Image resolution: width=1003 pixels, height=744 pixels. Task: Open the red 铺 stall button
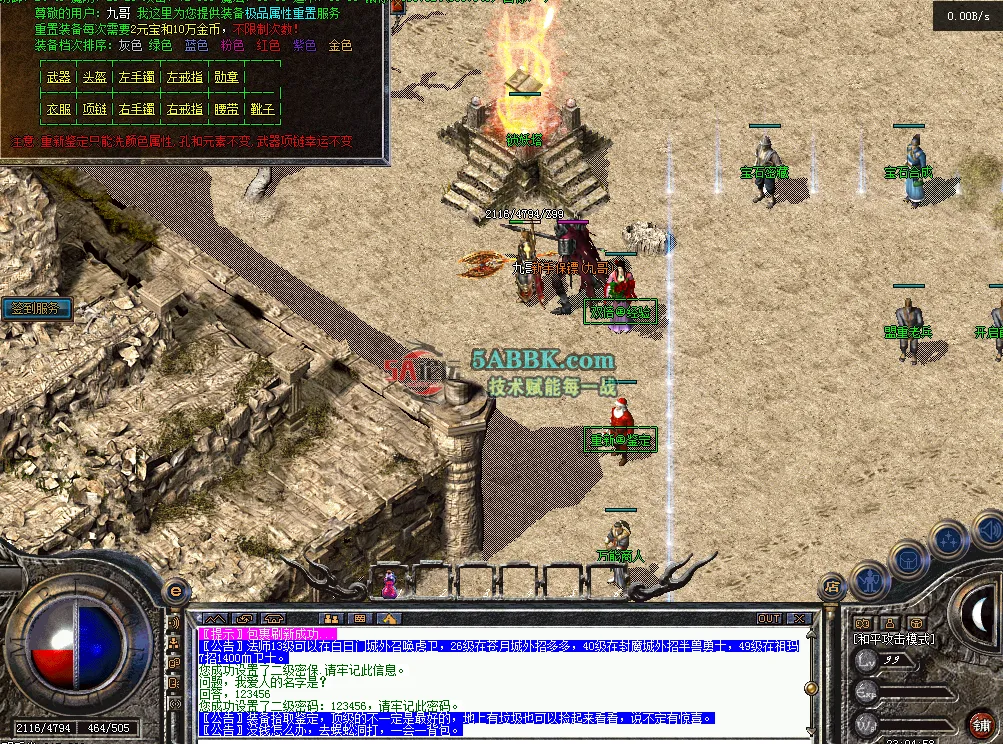985,725
